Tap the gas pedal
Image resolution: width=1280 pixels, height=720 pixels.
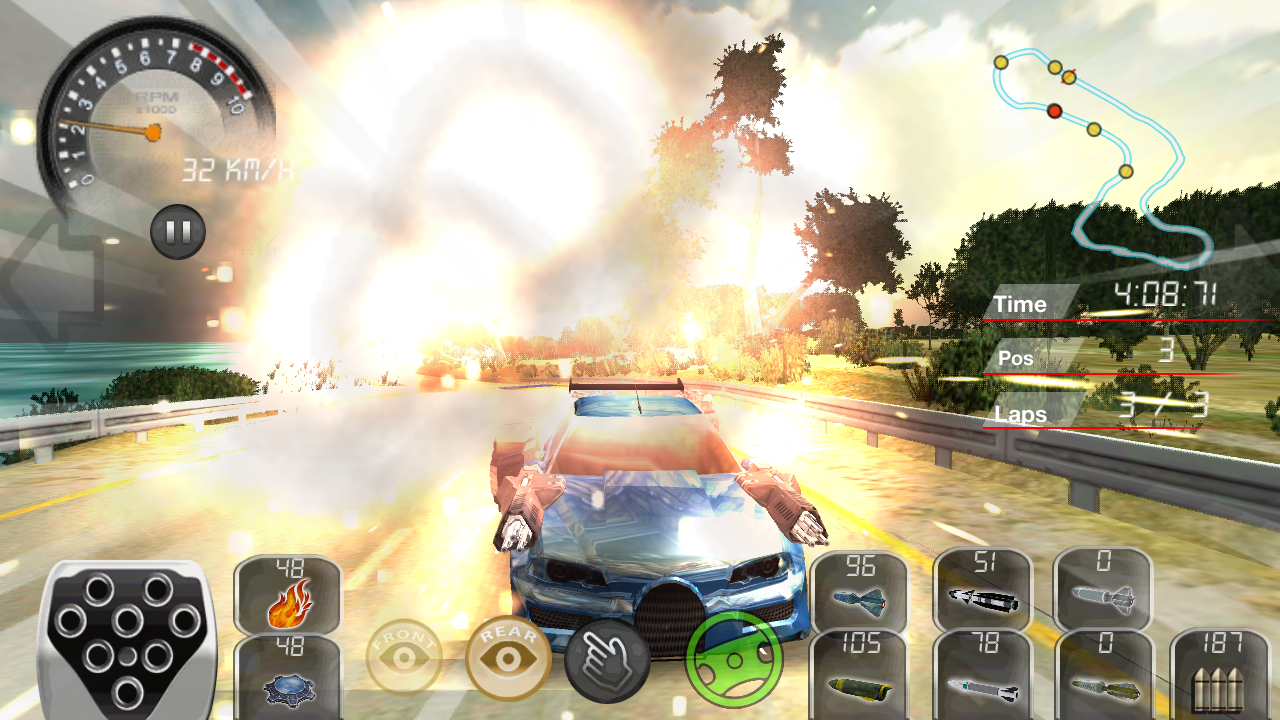coord(127,638)
